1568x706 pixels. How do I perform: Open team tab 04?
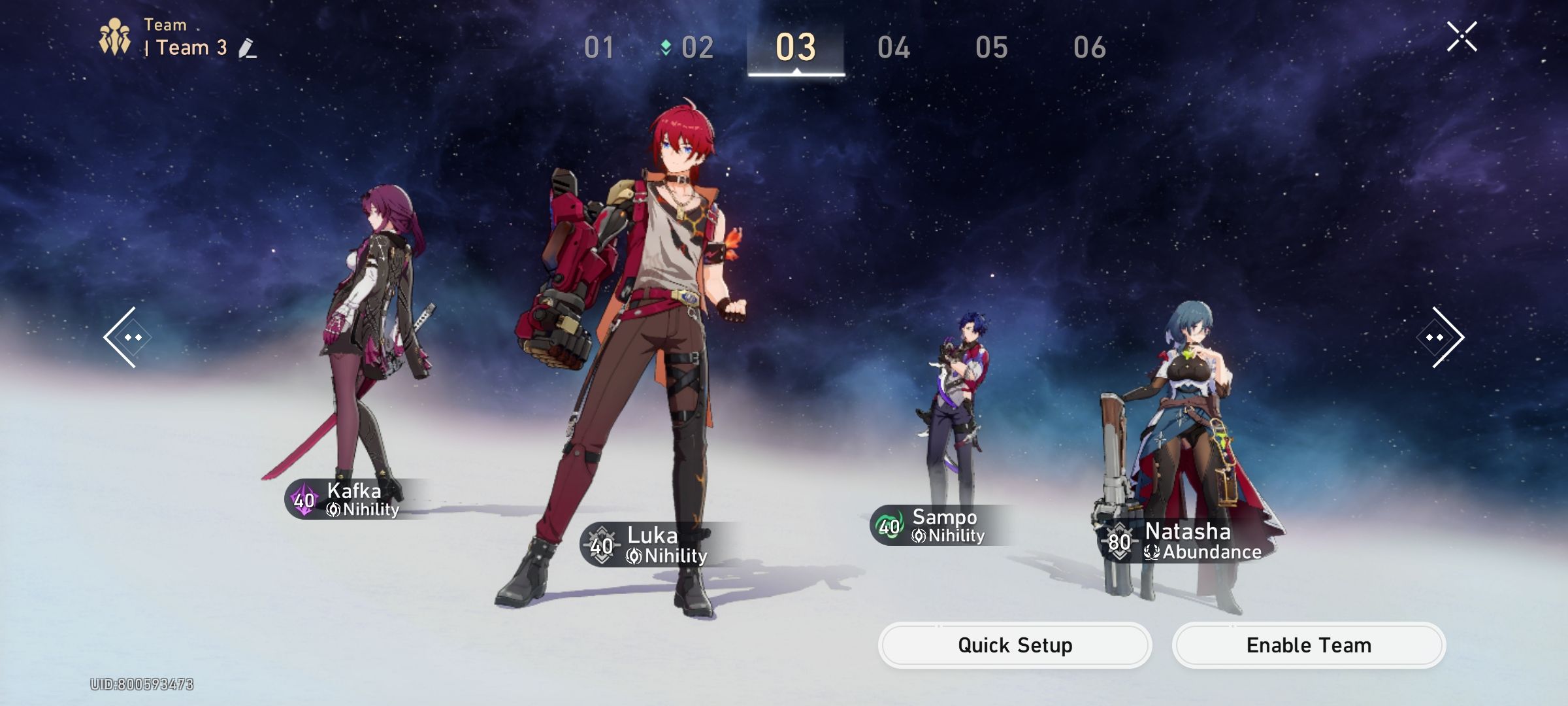(x=894, y=48)
